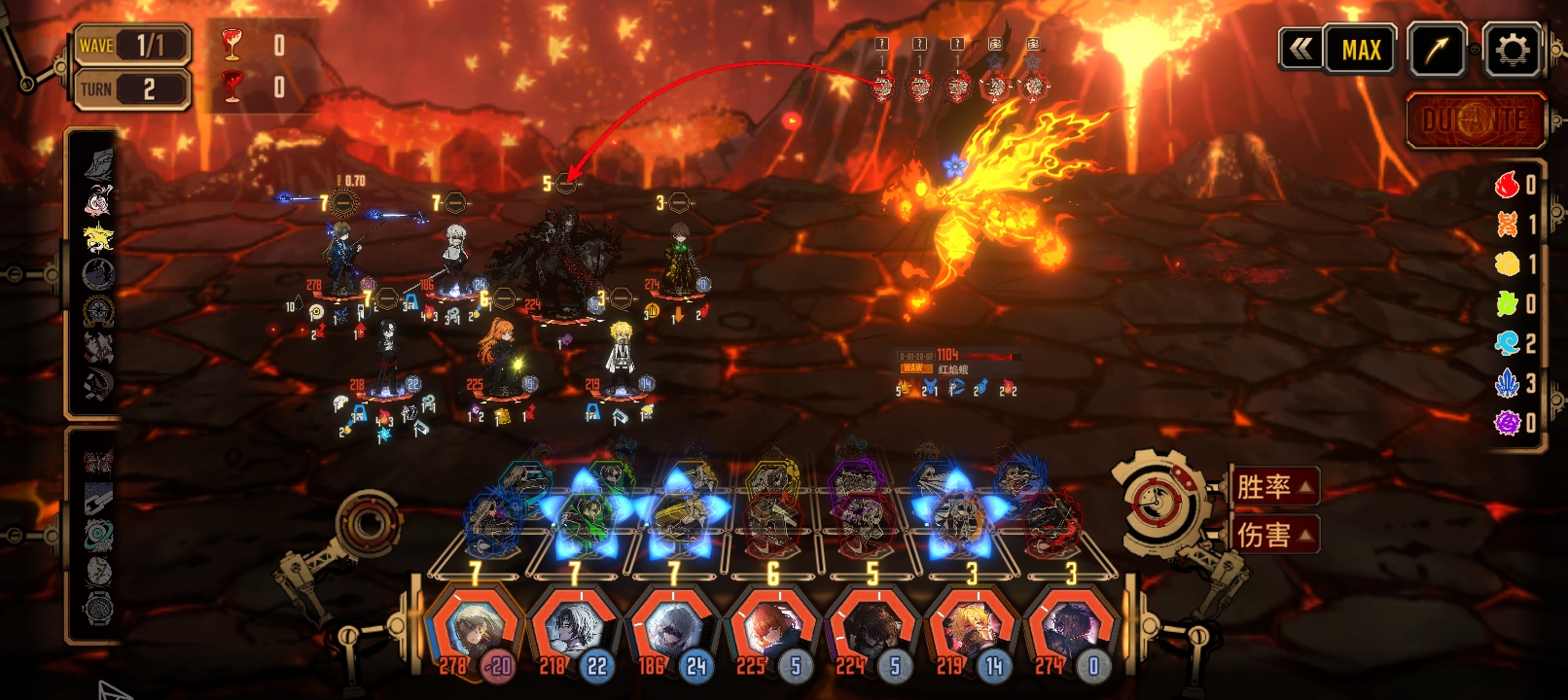Click the glowing arrow button
This screenshot has width=1568, height=700.
[x=1436, y=50]
